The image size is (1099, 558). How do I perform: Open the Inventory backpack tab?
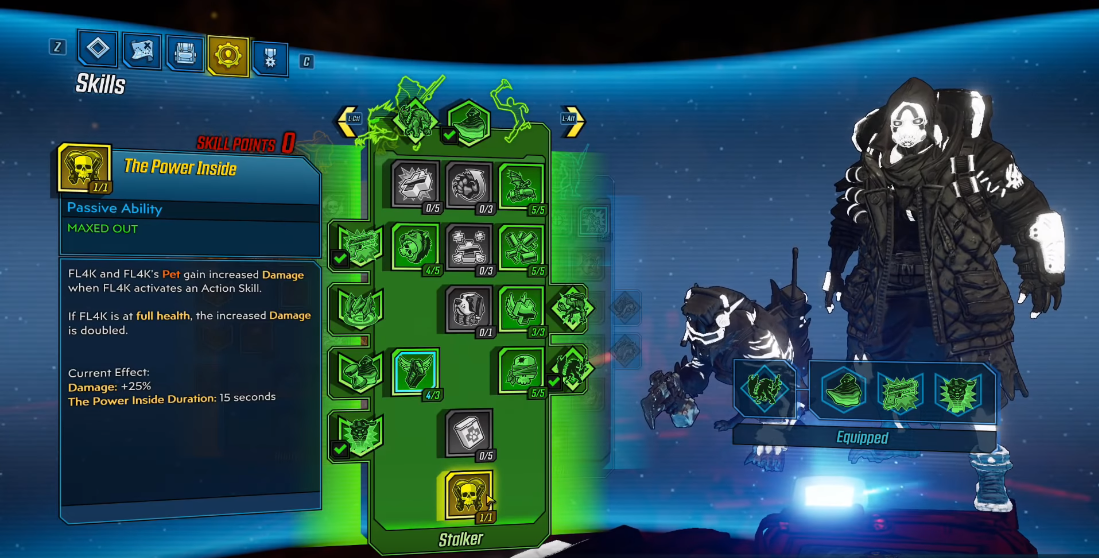coord(184,54)
